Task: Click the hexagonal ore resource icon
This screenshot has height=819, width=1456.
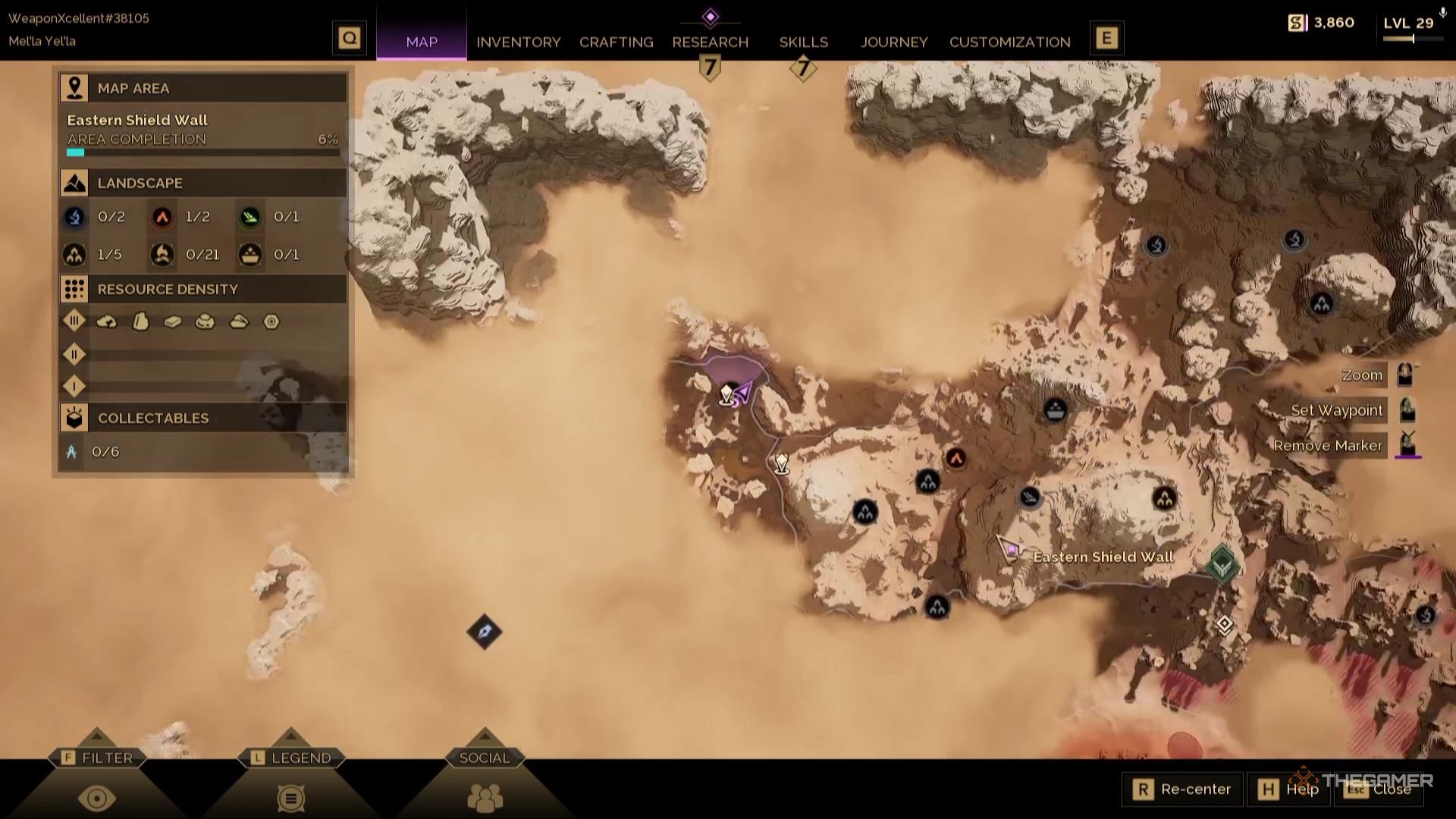Action: click(271, 322)
